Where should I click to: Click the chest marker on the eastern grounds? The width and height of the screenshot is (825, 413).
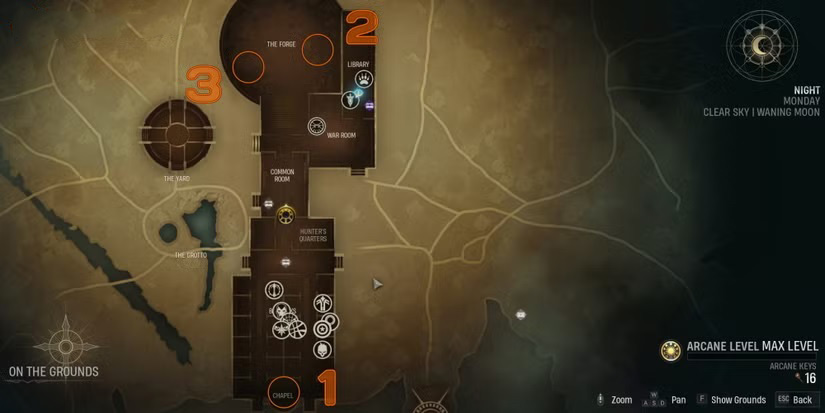[520, 314]
